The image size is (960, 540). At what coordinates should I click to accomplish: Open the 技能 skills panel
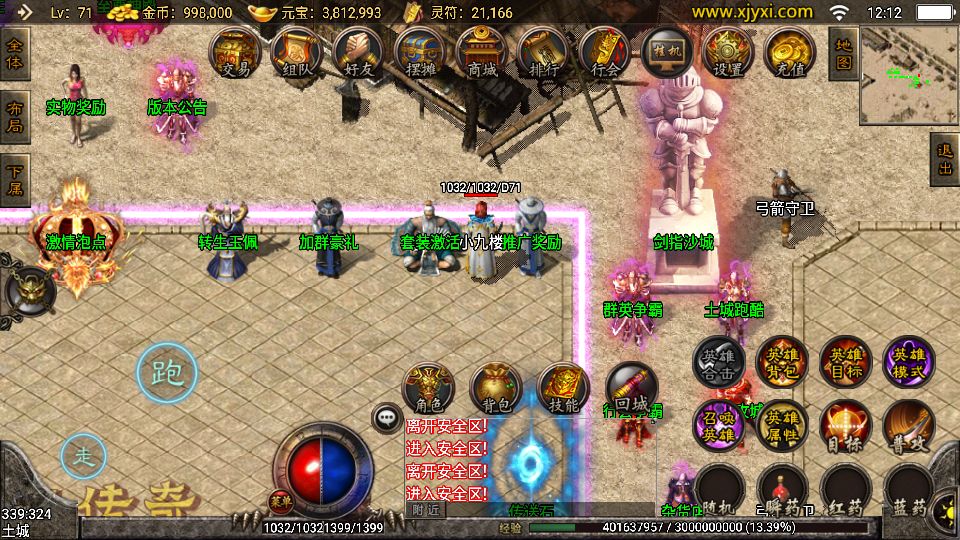pyautogui.click(x=564, y=388)
